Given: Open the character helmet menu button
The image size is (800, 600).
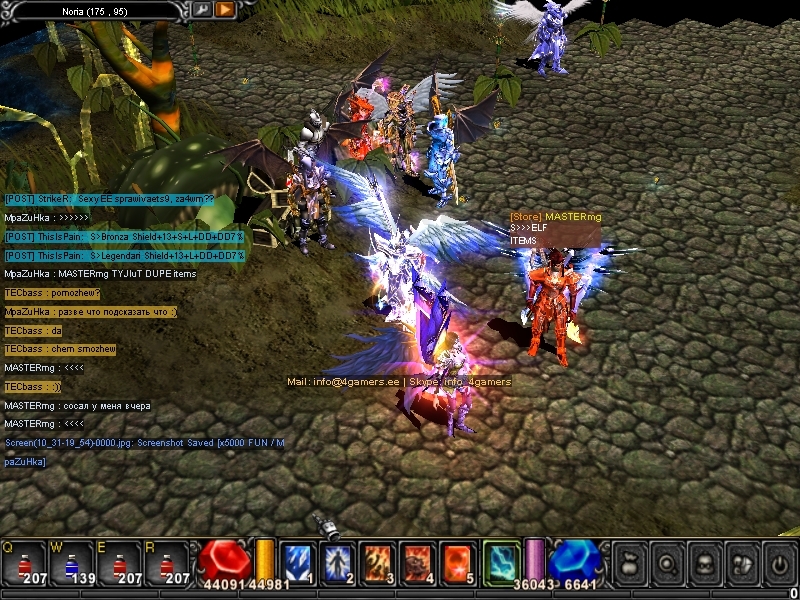Looking at the screenshot, I should [703, 563].
